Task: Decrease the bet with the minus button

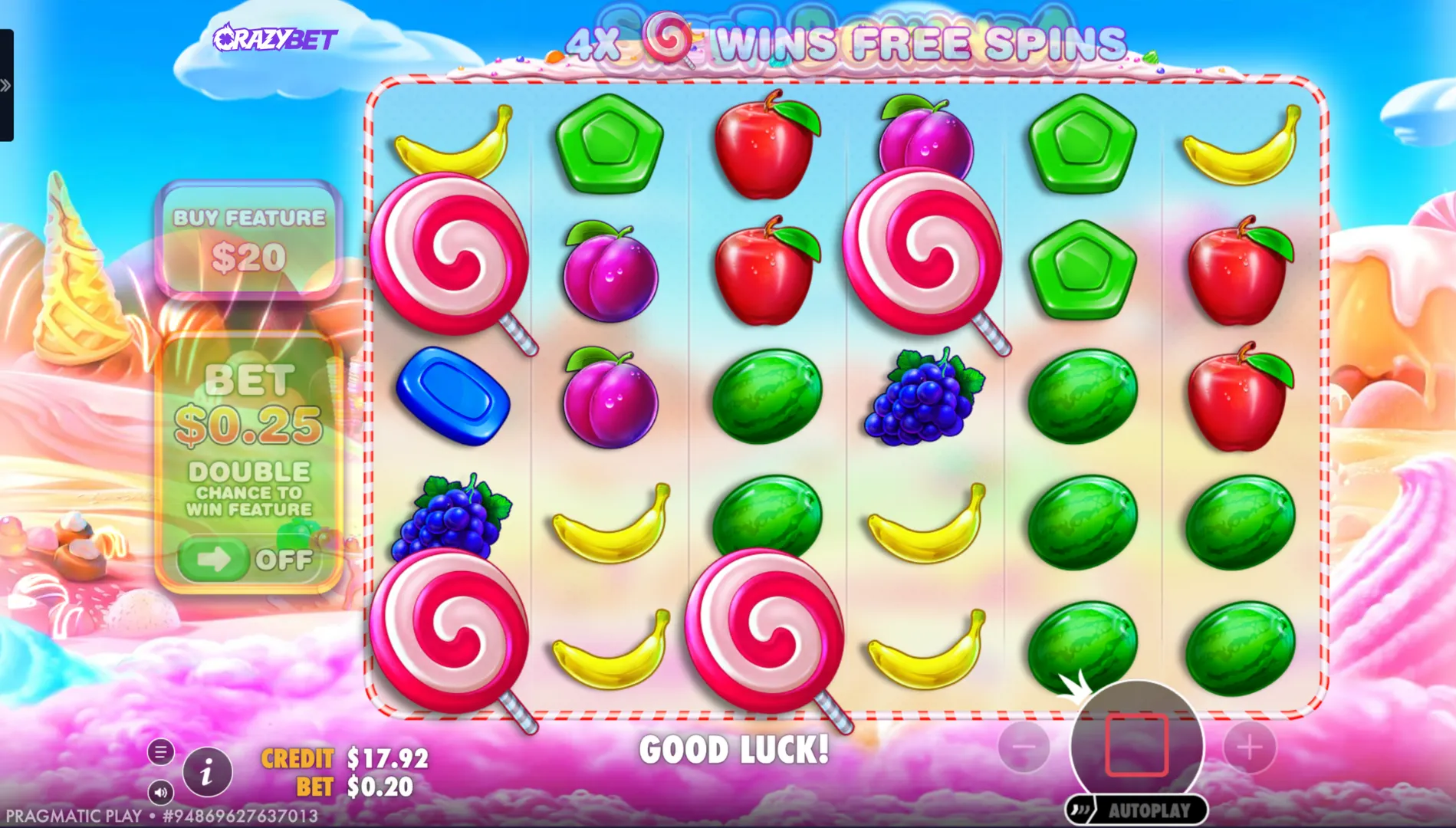Action: pos(1024,746)
